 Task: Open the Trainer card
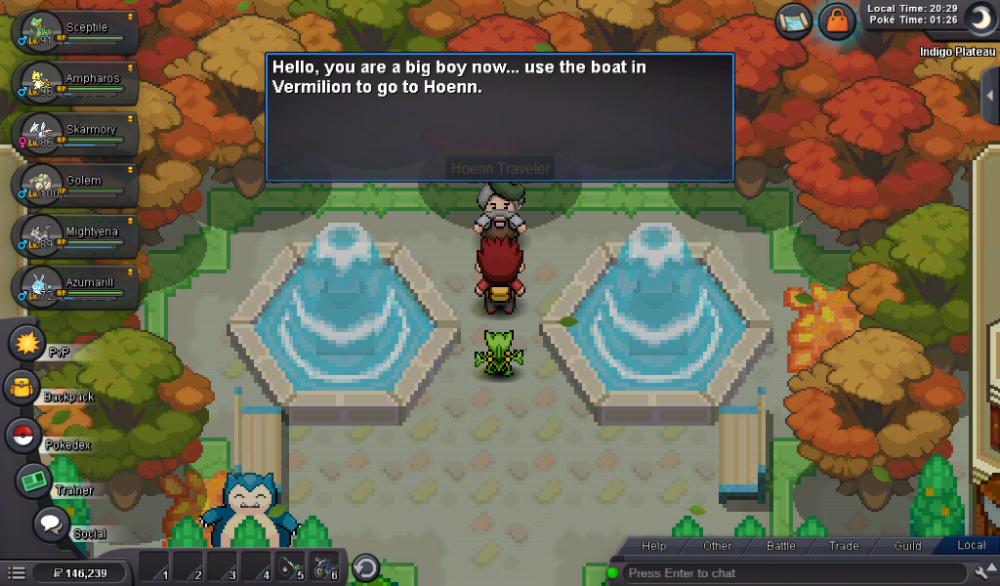click(33, 481)
